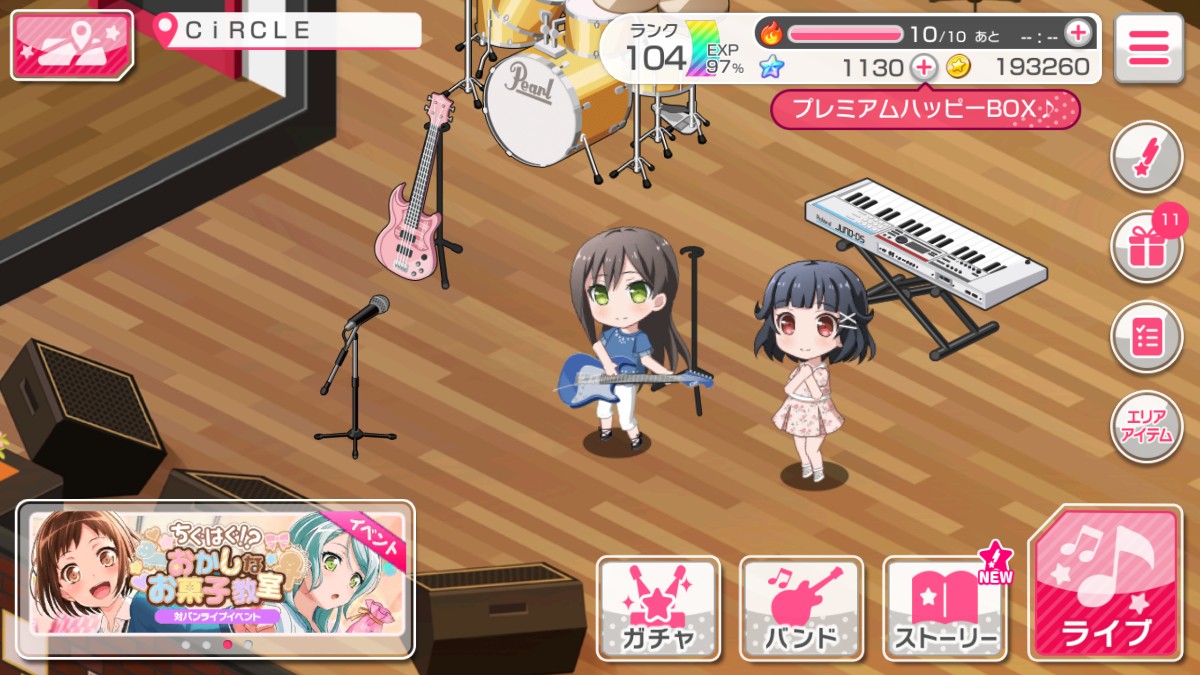Open the gift box presents icon
This screenshot has height=675, width=1200.
[x=1146, y=247]
